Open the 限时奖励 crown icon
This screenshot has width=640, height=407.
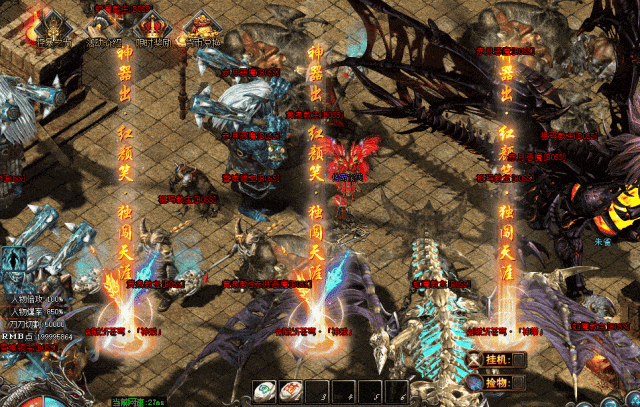(x=152, y=24)
